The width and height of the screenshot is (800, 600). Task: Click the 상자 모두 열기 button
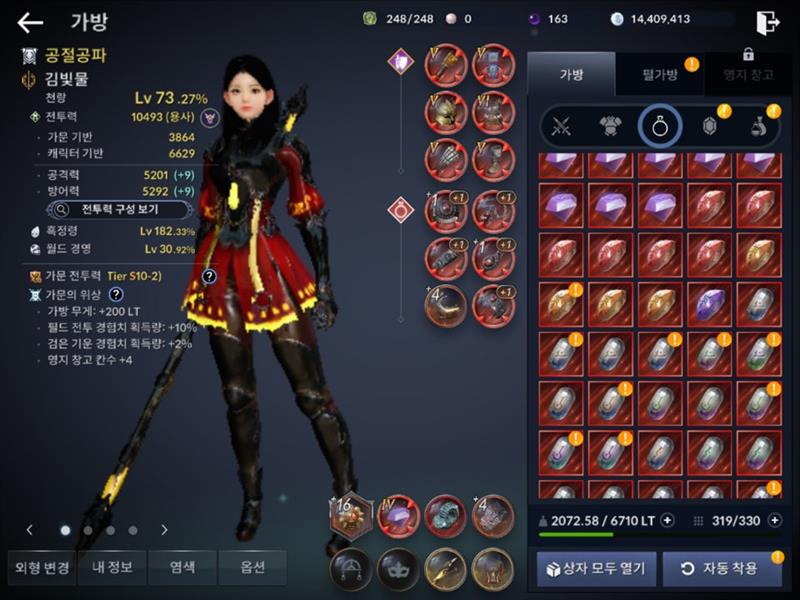coord(597,569)
